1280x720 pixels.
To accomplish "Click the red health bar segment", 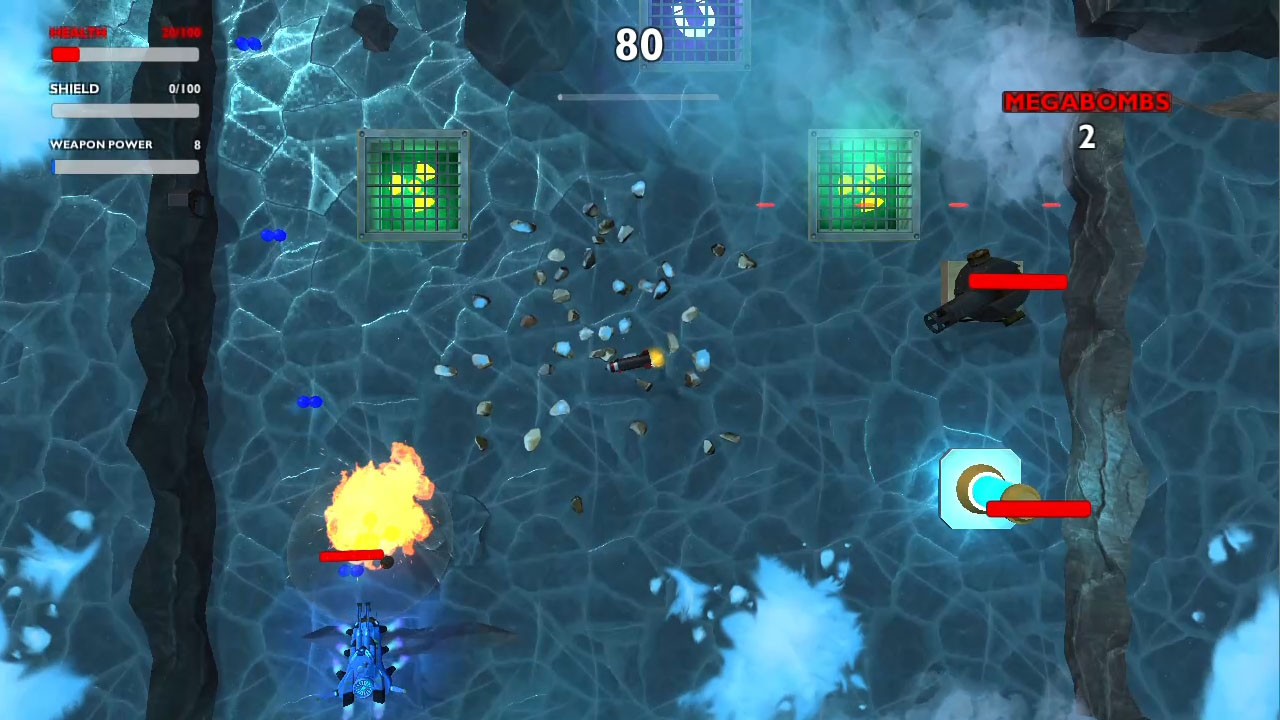I will pyautogui.click(x=66, y=55).
